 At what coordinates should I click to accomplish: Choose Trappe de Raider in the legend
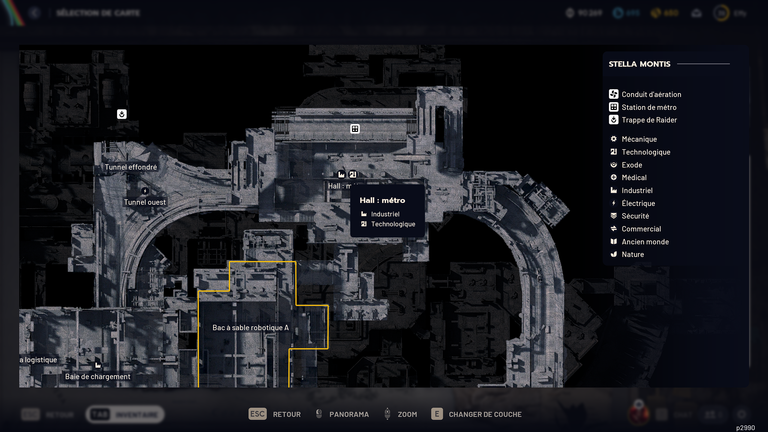click(x=648, y=120)
